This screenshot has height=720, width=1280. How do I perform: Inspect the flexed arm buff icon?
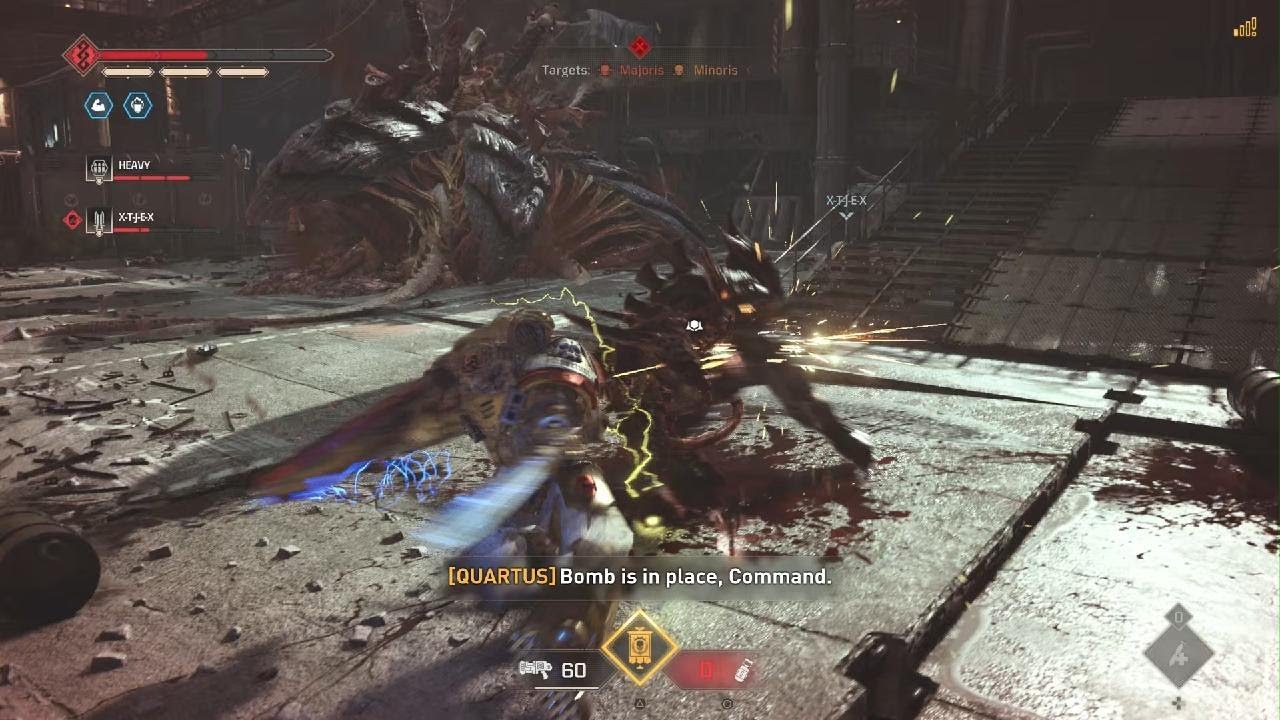(x=98, y=105)
